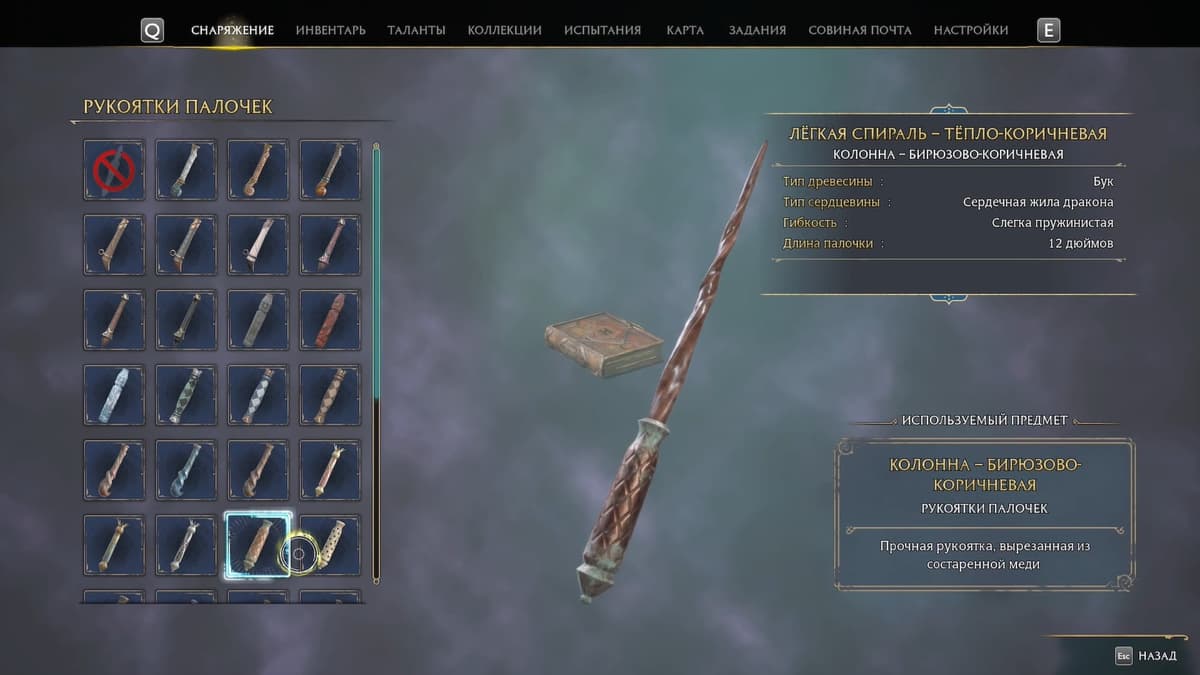Pick the red-brown wand handle slot
This screenshot has height=675, width=1200.
[330, 320]
